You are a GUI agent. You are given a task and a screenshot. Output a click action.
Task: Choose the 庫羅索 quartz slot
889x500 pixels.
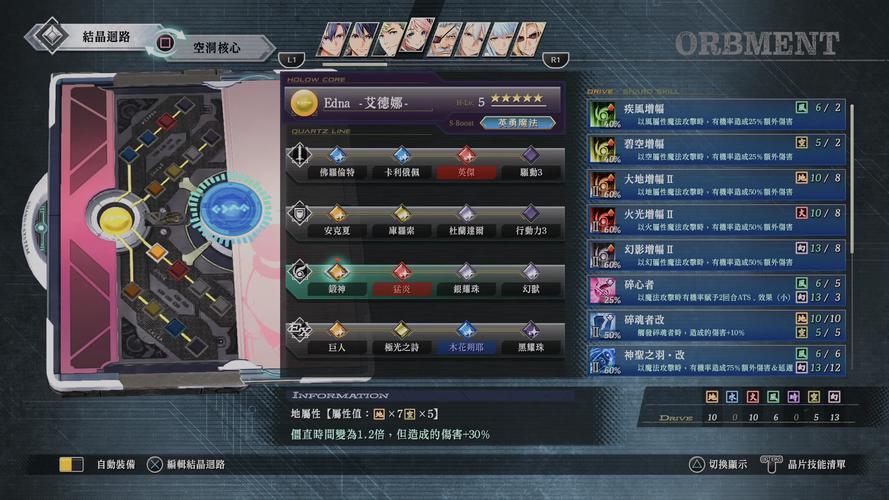click(400, 230)
